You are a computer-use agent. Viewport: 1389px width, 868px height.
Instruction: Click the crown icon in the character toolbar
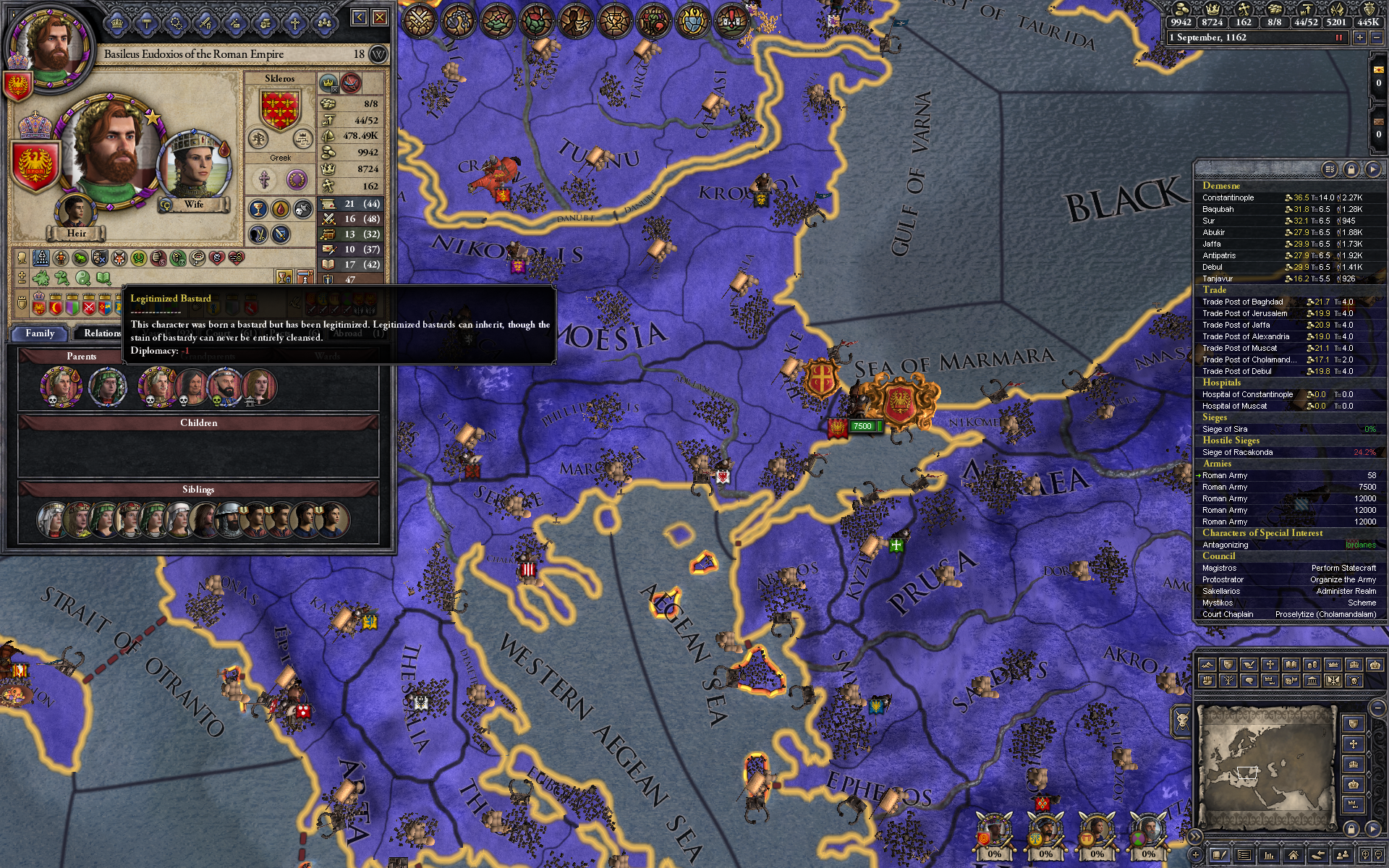point(116,22)
